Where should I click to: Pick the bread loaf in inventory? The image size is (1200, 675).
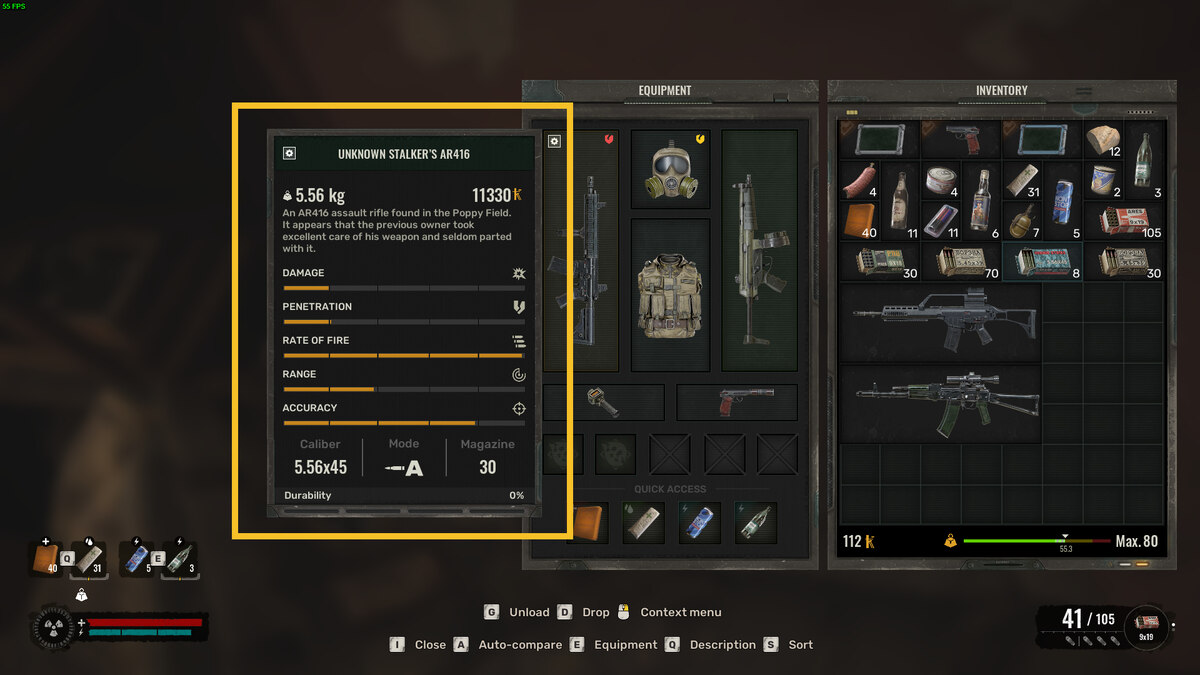coord(1102,141)
